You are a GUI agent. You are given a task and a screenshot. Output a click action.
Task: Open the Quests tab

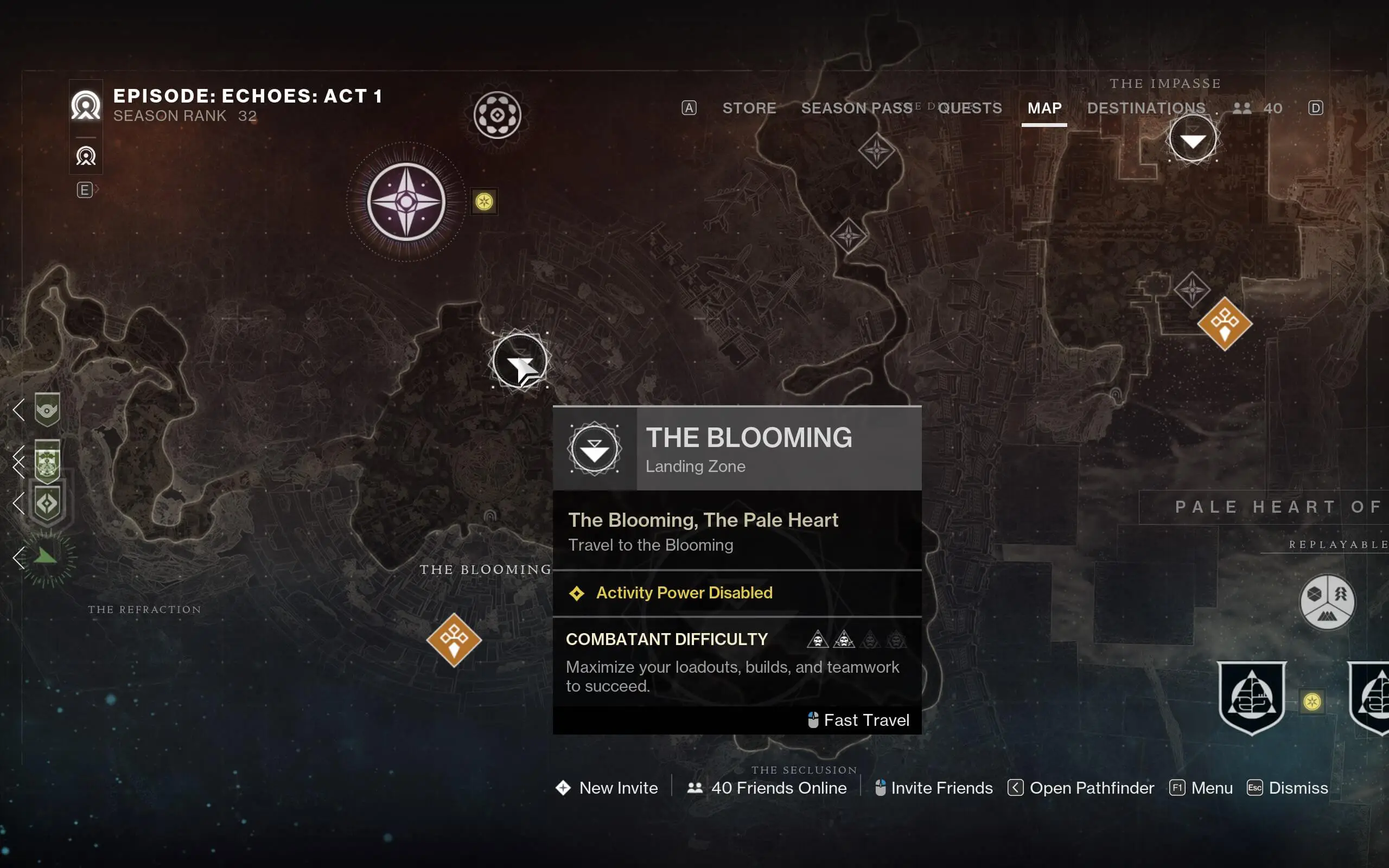[970, 108]
